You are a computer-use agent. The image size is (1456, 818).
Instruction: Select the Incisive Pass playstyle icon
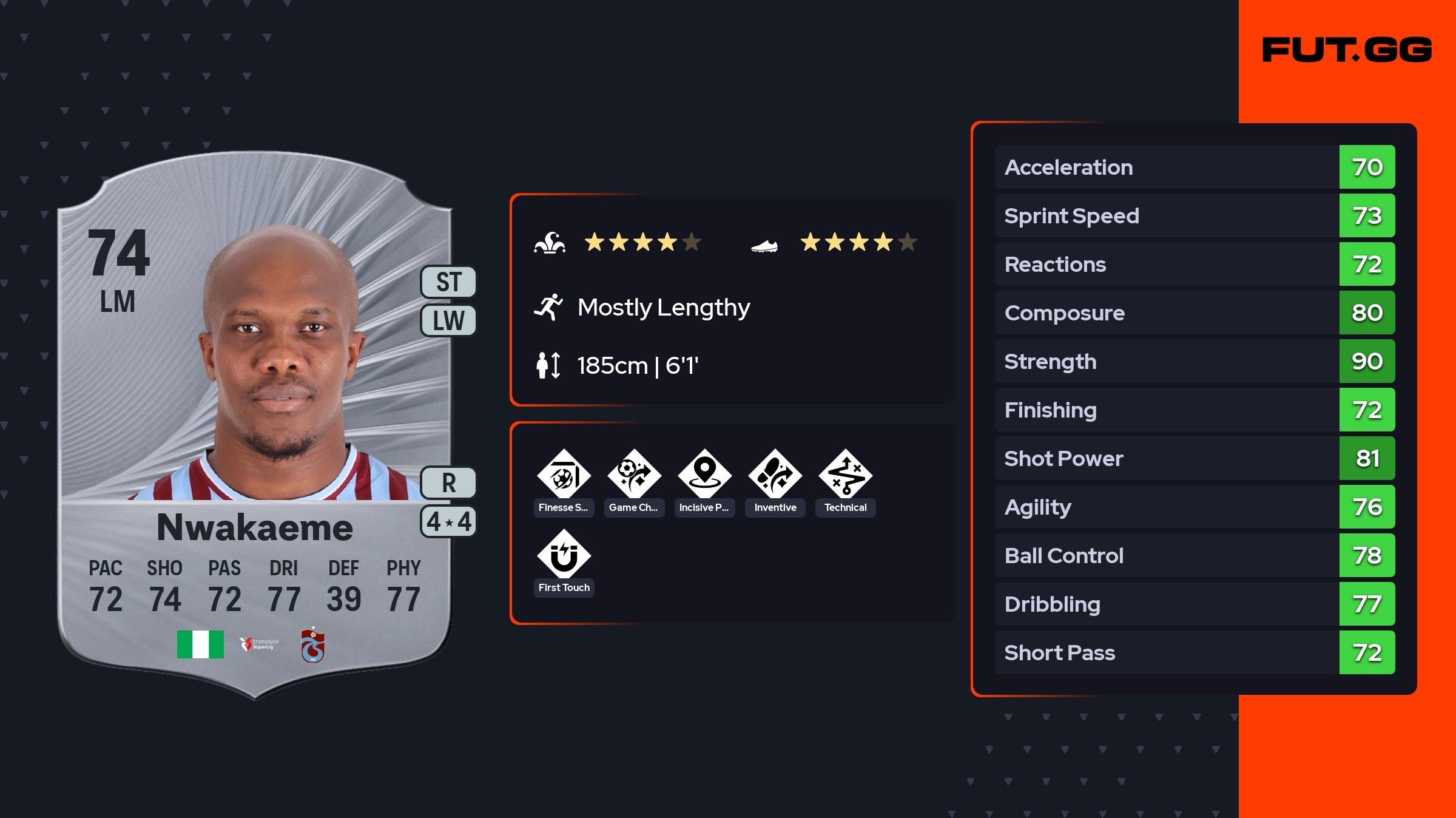(x=704, y=475)
